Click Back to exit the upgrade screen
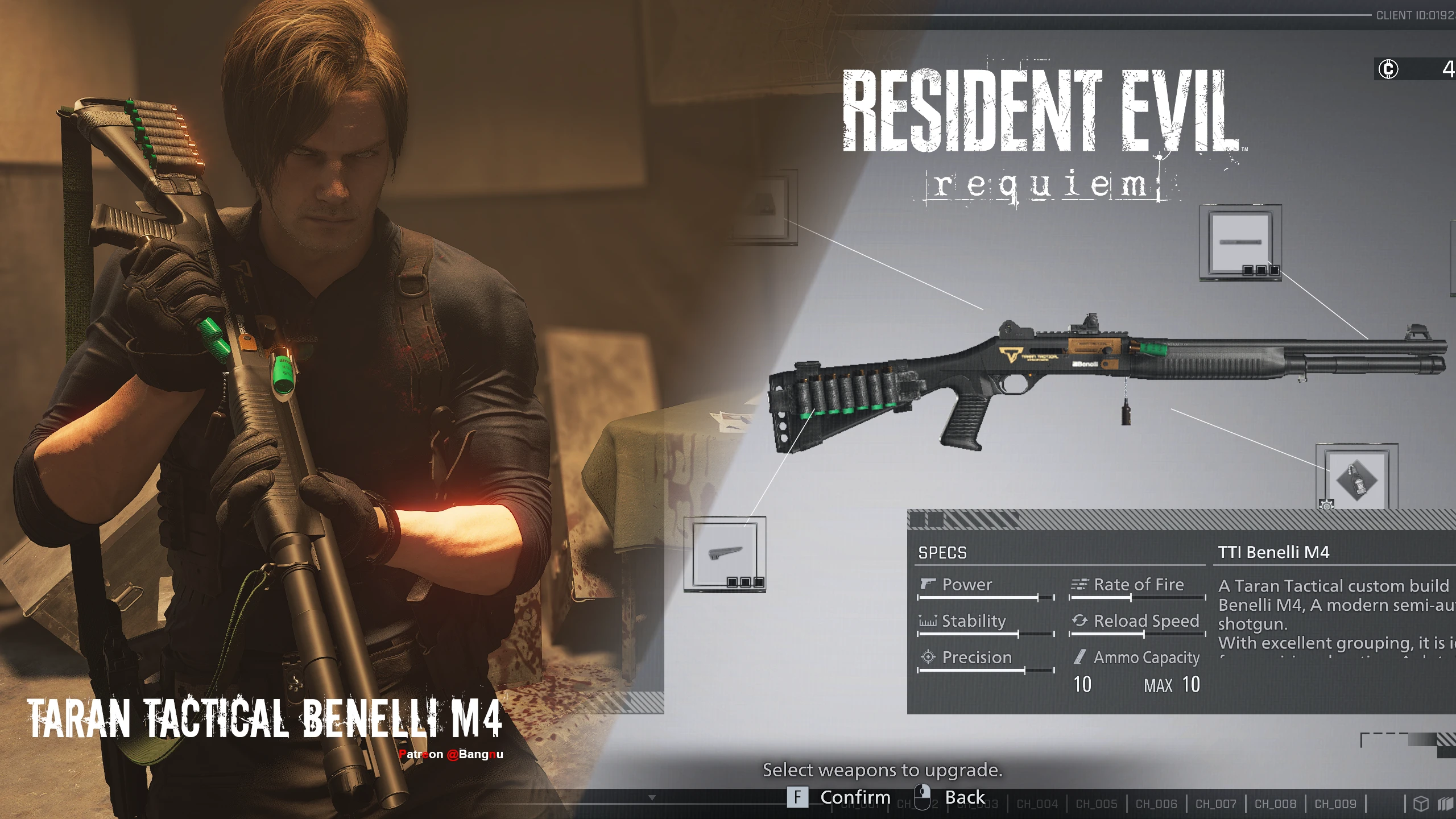Viewport: 1456px width, 819px height. click(x=967, y=796)
